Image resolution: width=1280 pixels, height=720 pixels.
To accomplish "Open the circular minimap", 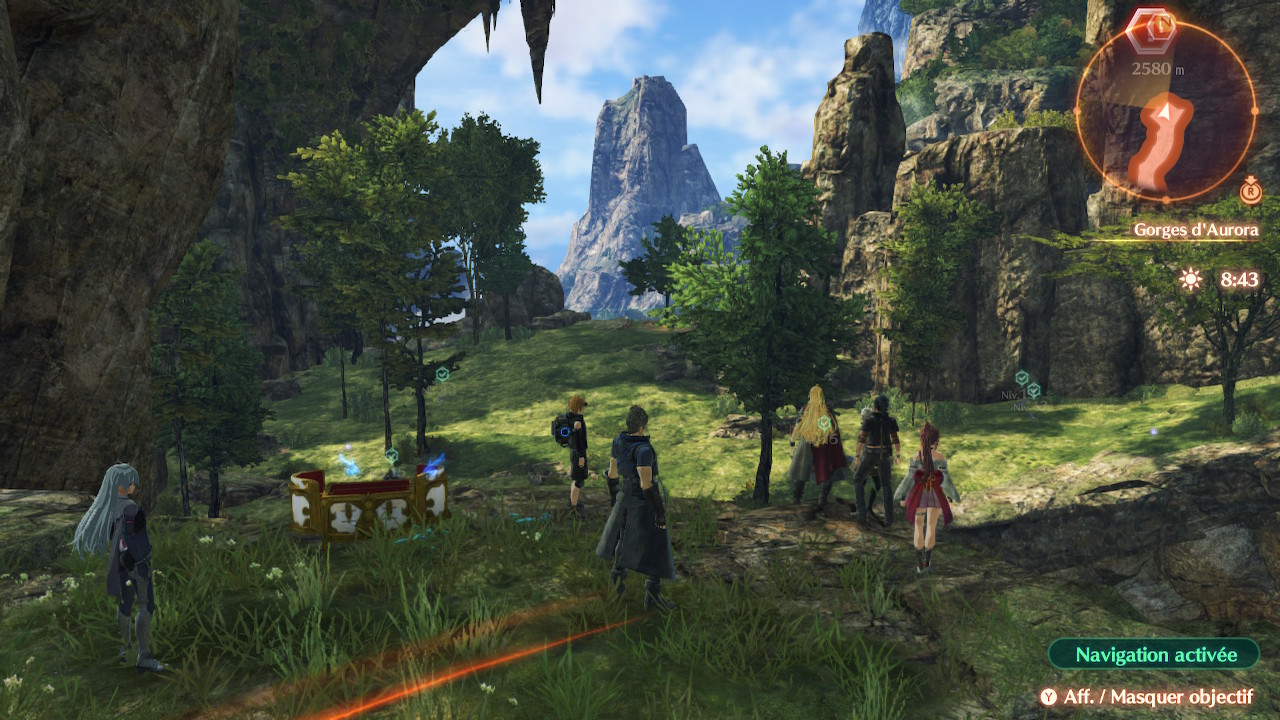I will coord(1165,111).
